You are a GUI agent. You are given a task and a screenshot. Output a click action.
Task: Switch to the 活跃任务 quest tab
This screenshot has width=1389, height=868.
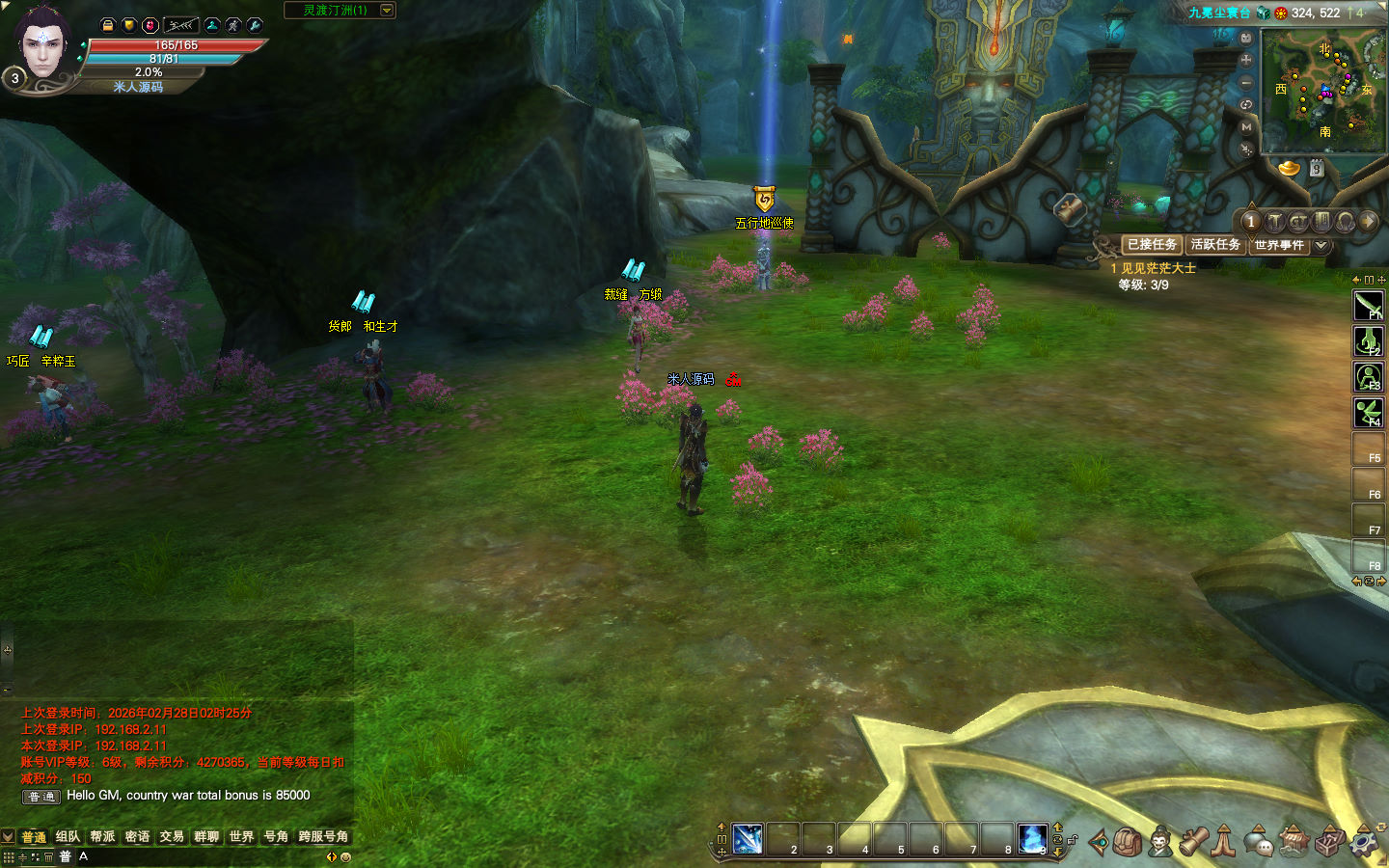(x=1215, y=245)
